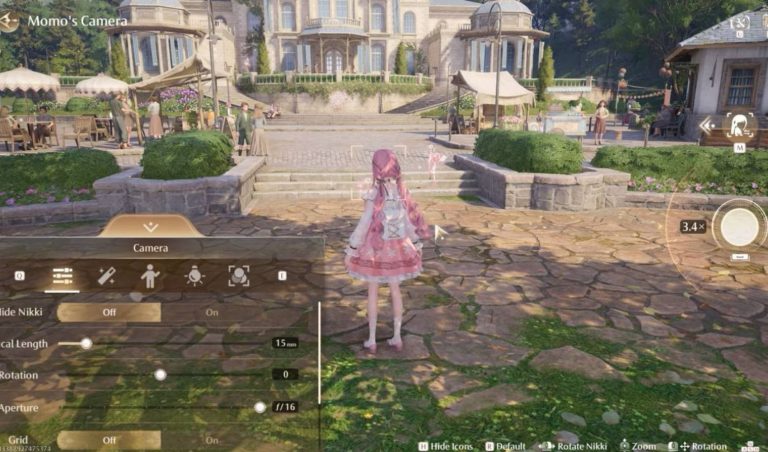Take a photo with the shutter button

[x=740, y=227]
